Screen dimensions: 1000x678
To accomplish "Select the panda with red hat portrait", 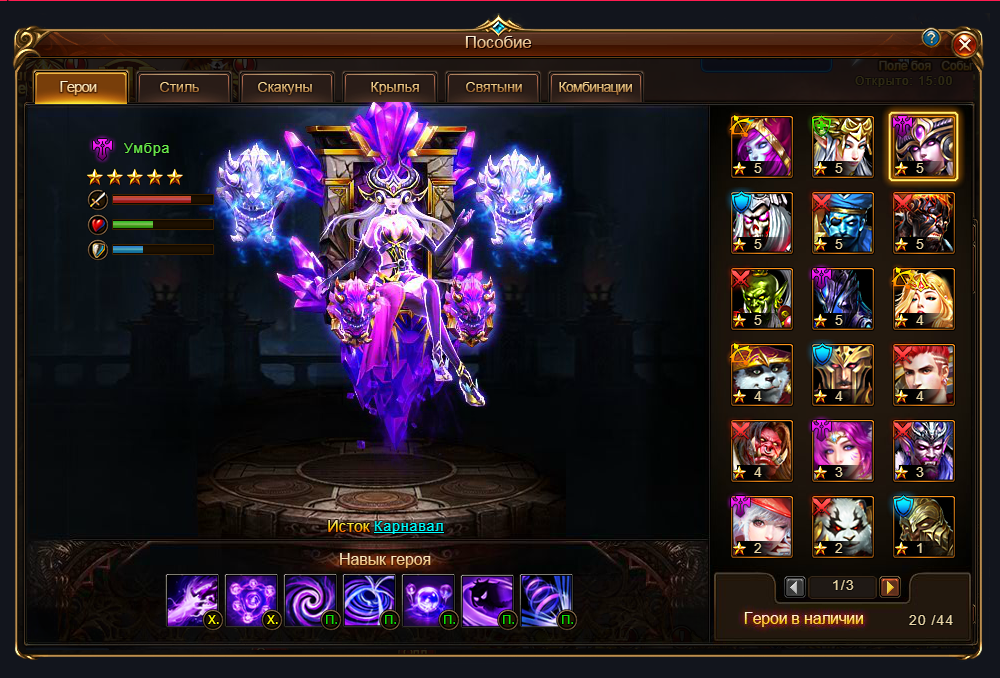I will click(x=762, y=374).
